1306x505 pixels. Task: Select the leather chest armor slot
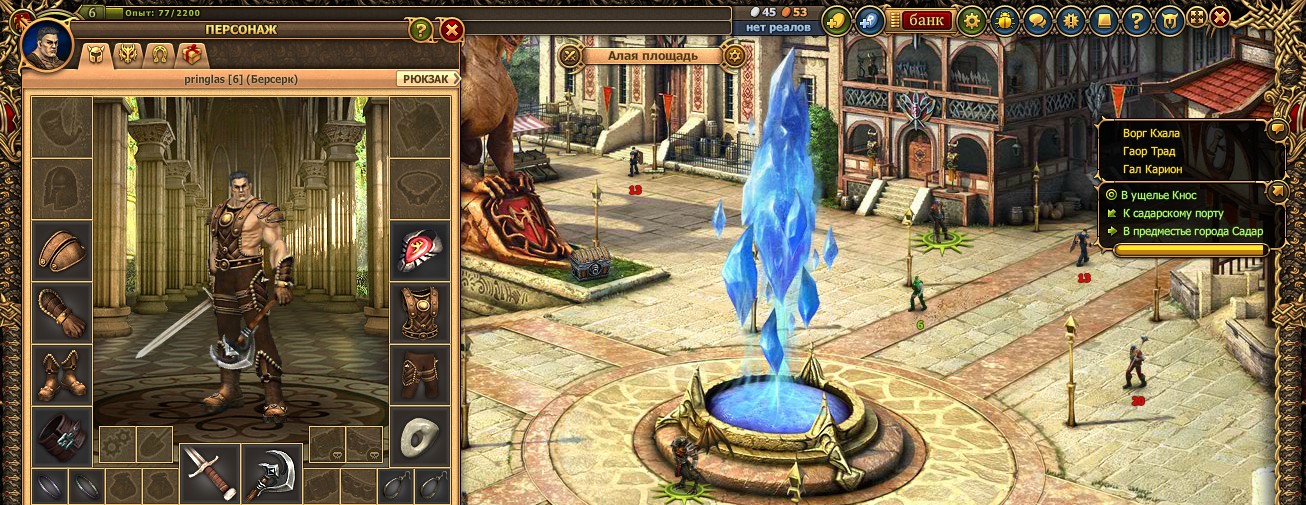(419, 312)
